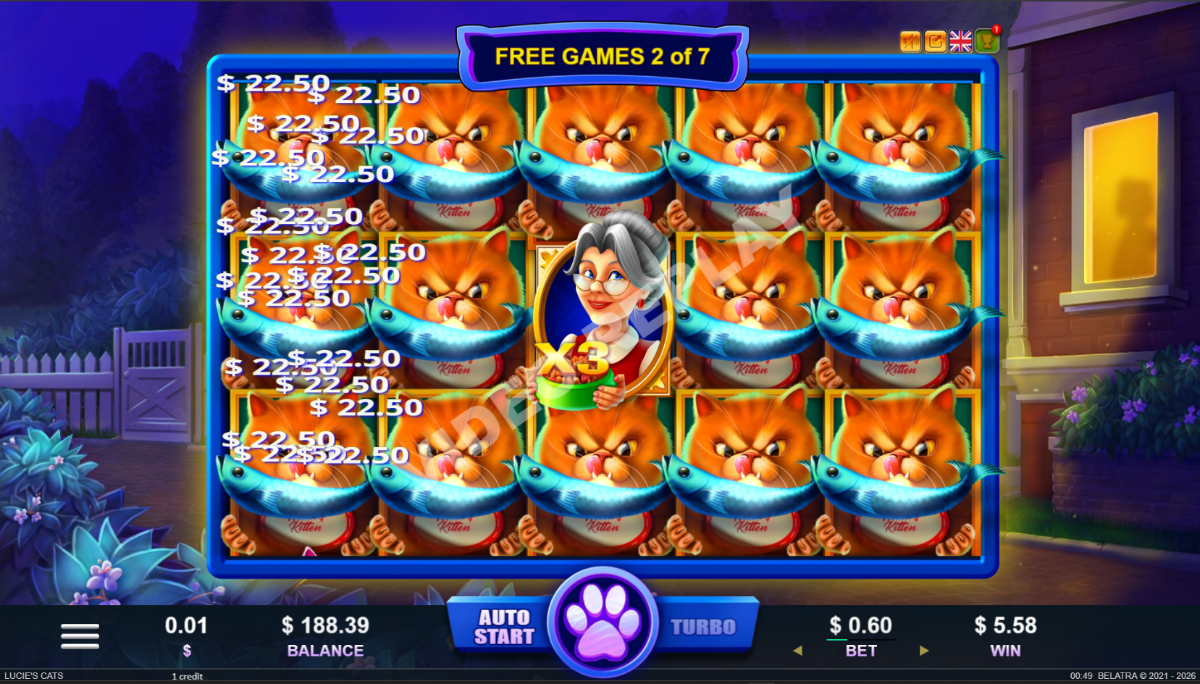Toggle Turbo mode
The image size is (1200, 684).
702,627
